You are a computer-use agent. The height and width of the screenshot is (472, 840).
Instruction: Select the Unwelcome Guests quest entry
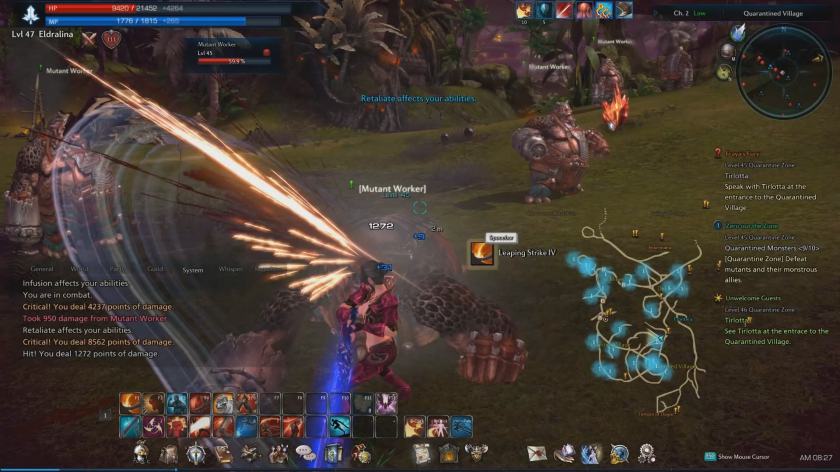click(x=760, y=298)
